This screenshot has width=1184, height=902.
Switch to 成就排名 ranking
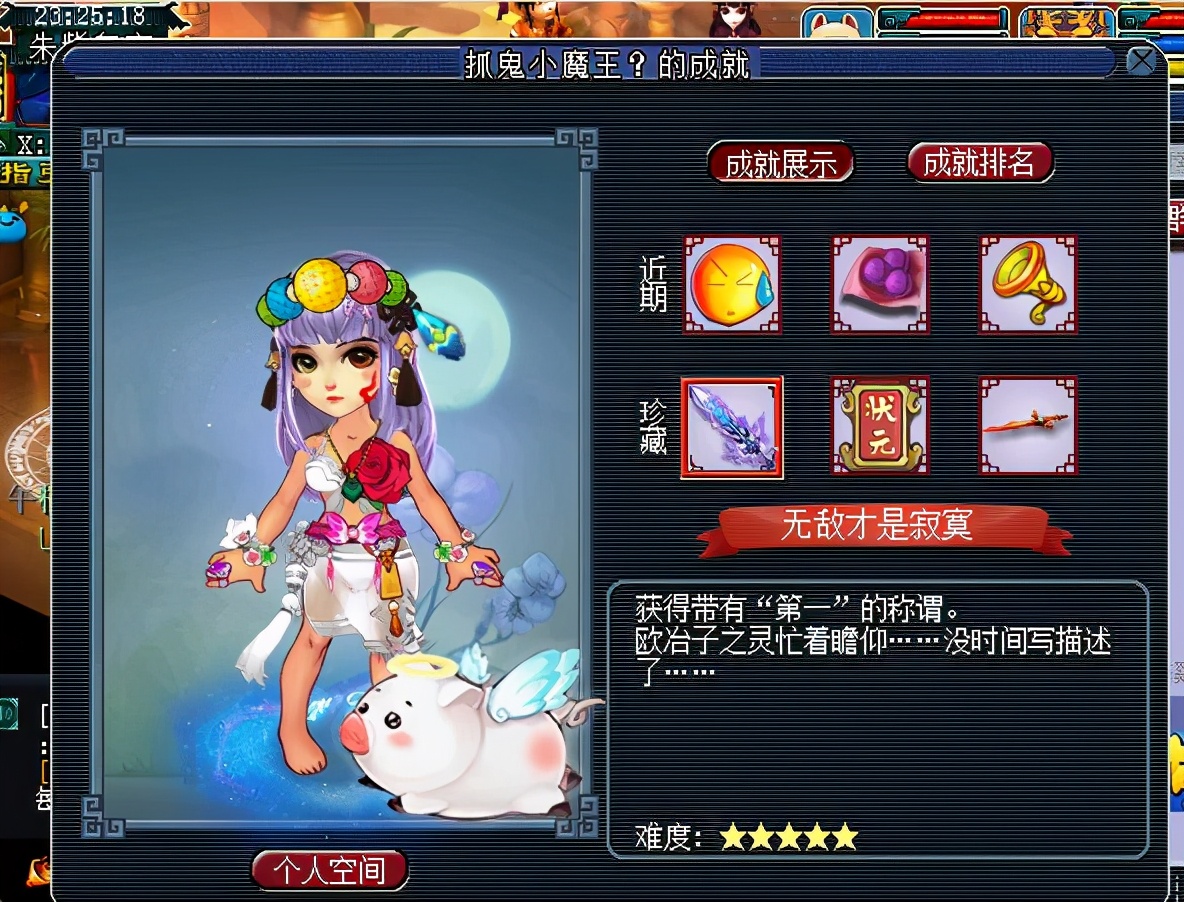click(x=979, y=163)
